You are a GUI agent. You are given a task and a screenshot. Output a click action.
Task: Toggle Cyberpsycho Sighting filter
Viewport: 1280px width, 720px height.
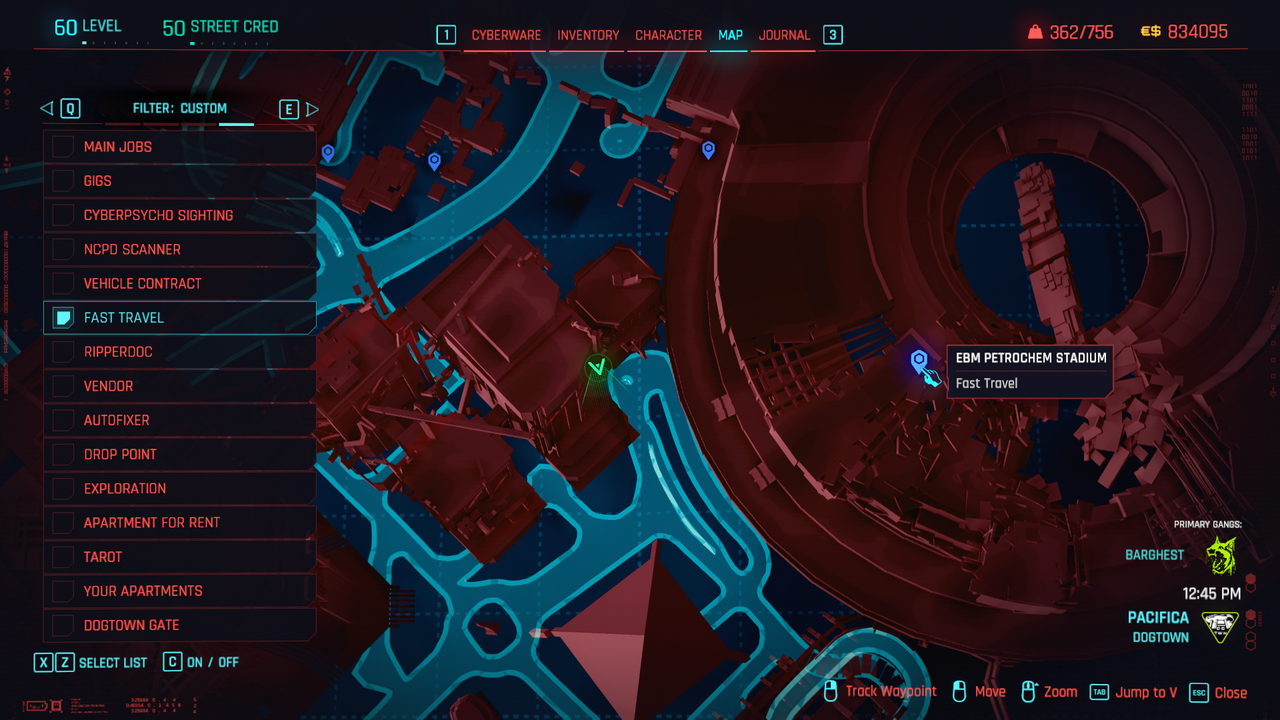64,215
